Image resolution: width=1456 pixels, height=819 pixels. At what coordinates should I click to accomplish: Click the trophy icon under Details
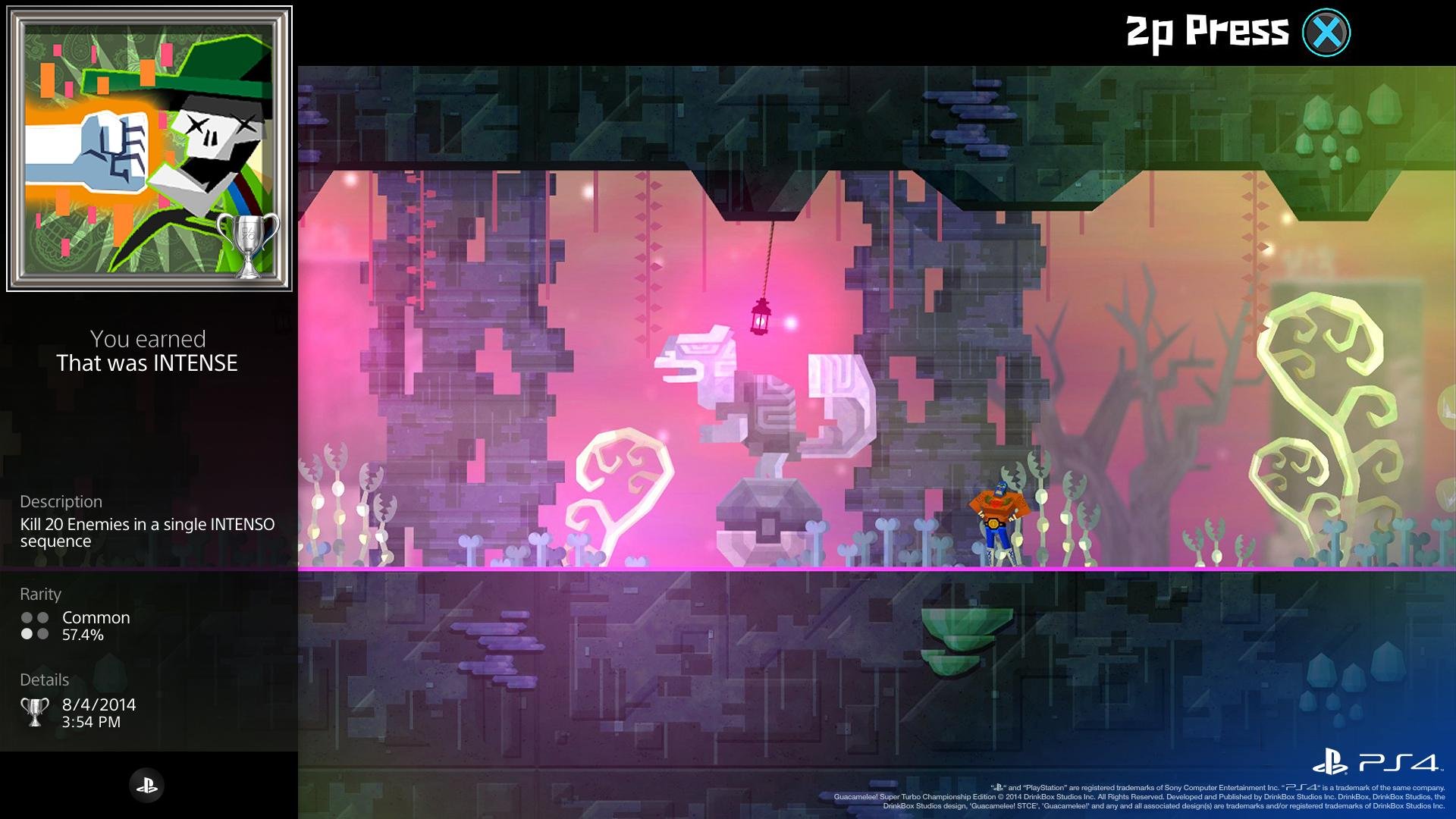pyautogui.click(x=35, y=710)
